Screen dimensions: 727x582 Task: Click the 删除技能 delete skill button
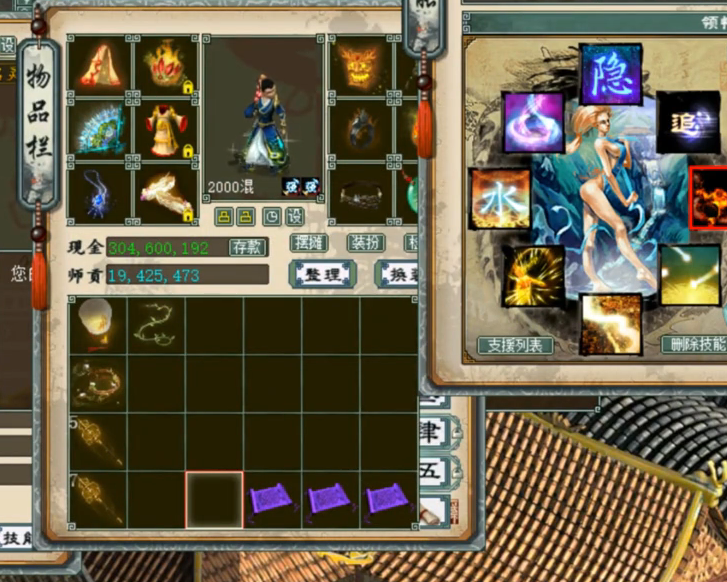tap(695, 345)
